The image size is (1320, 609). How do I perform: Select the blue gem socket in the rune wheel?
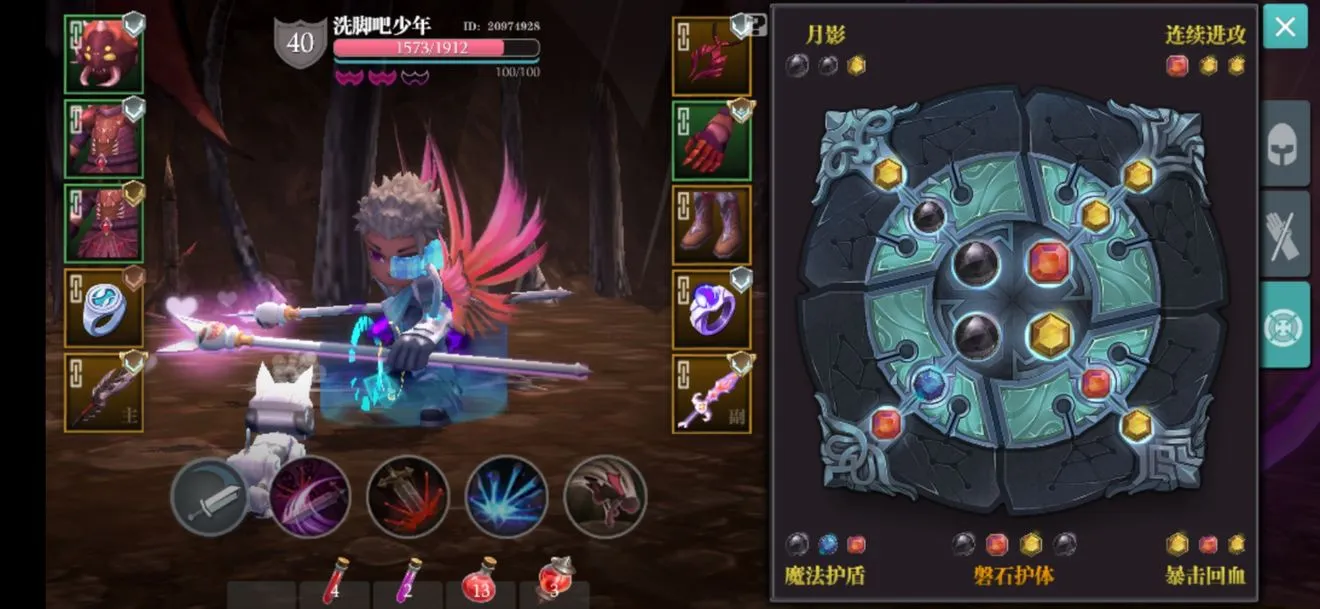click(x=930, y=384)
